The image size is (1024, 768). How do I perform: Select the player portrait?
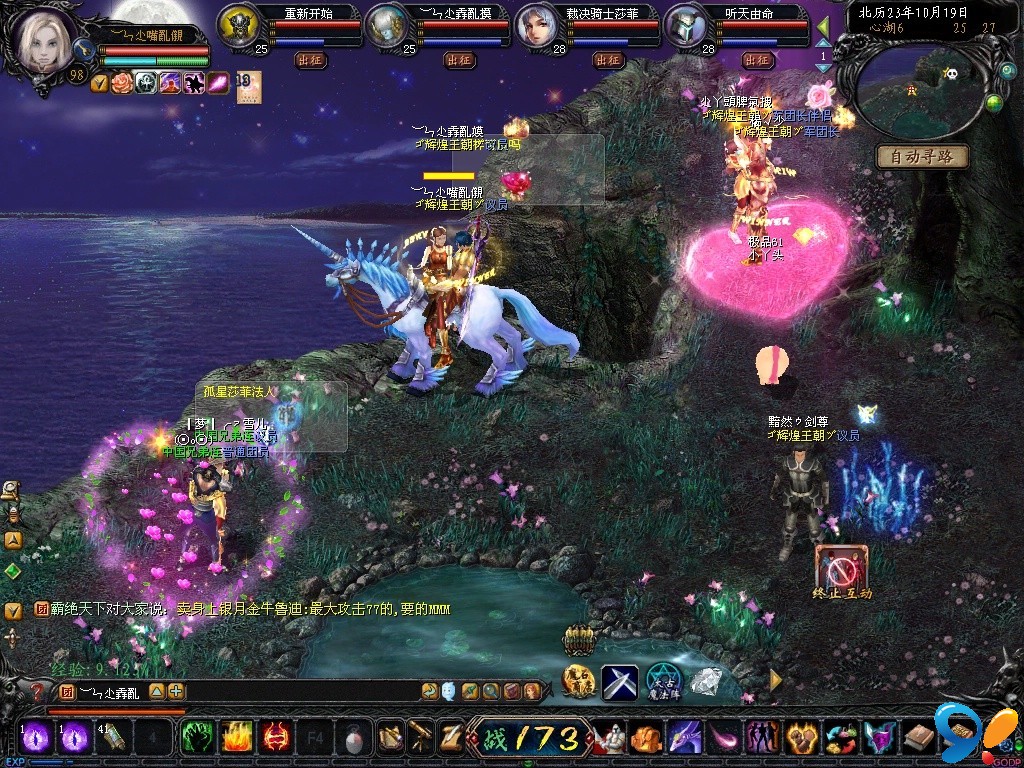(x=44, y=40)
